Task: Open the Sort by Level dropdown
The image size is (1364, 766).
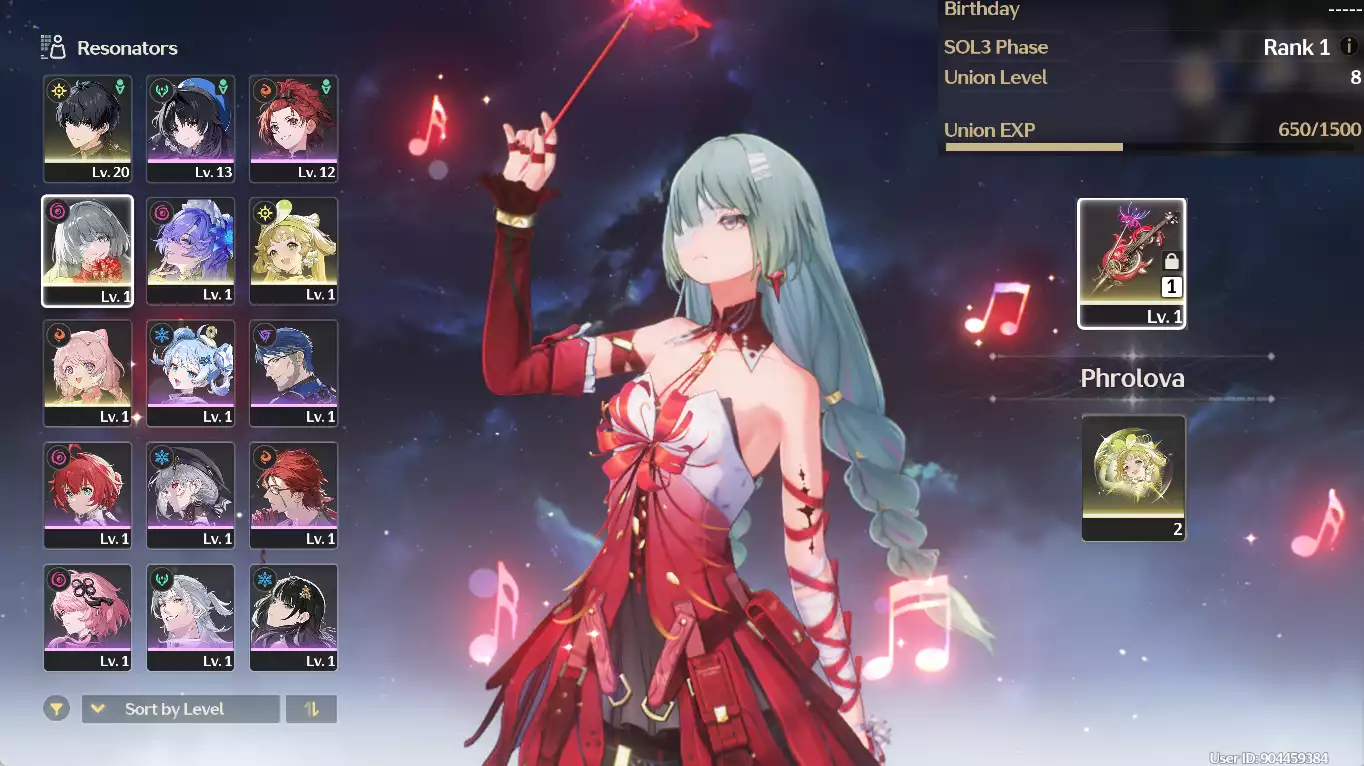Action: [x=180, y=709]
